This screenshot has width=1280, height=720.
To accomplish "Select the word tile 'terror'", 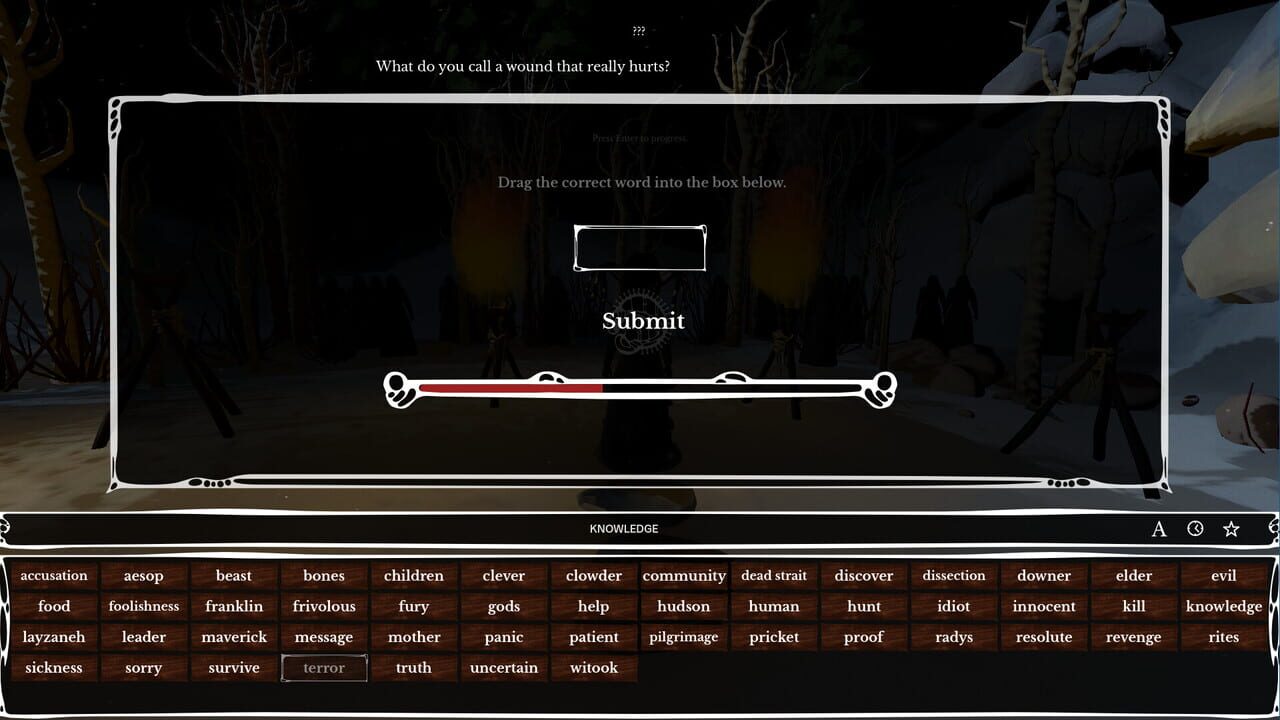I will pyautogui.click(x=323, y=667).
